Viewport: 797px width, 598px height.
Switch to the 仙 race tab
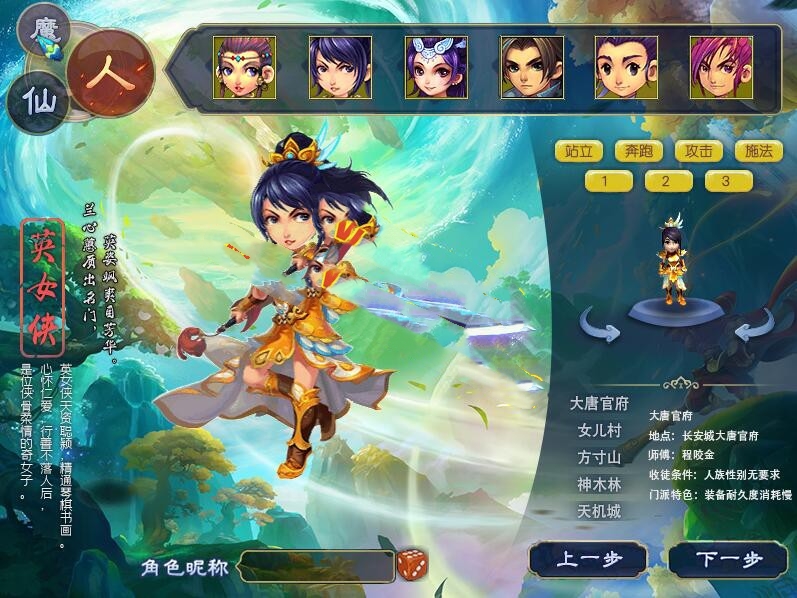click(38, 101)
